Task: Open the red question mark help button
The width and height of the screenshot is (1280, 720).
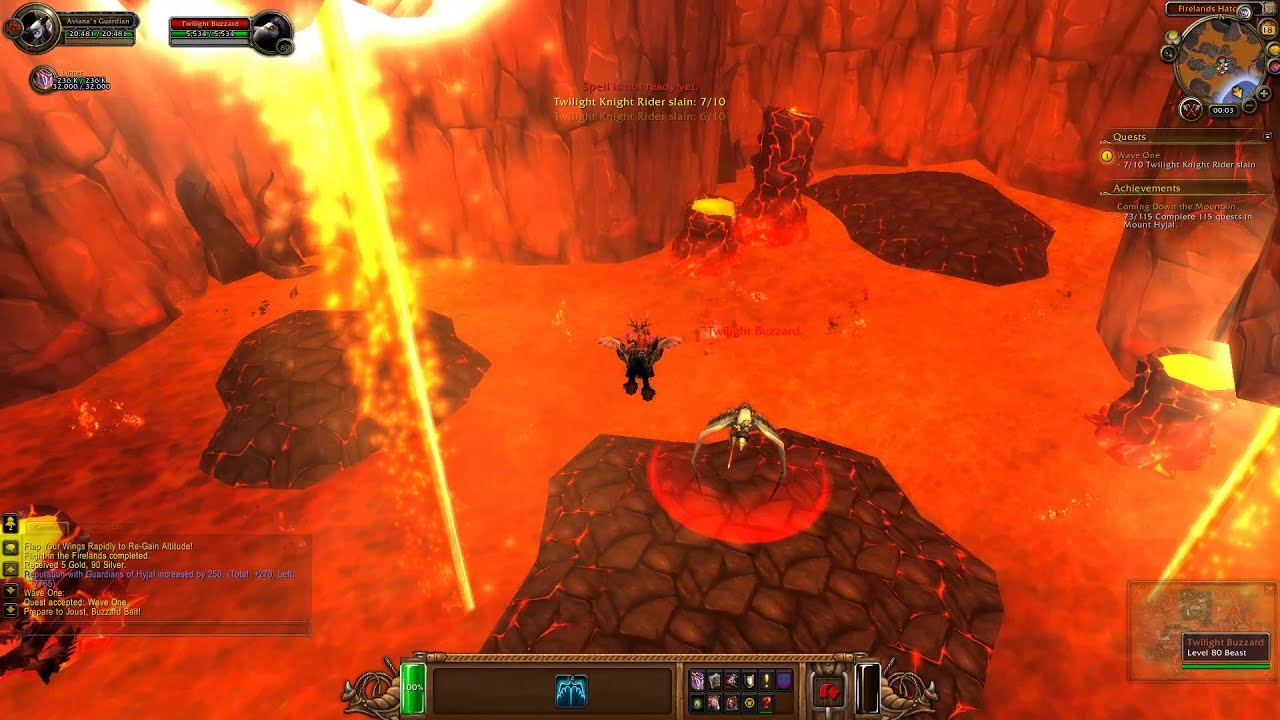Action: pos(766,703)
